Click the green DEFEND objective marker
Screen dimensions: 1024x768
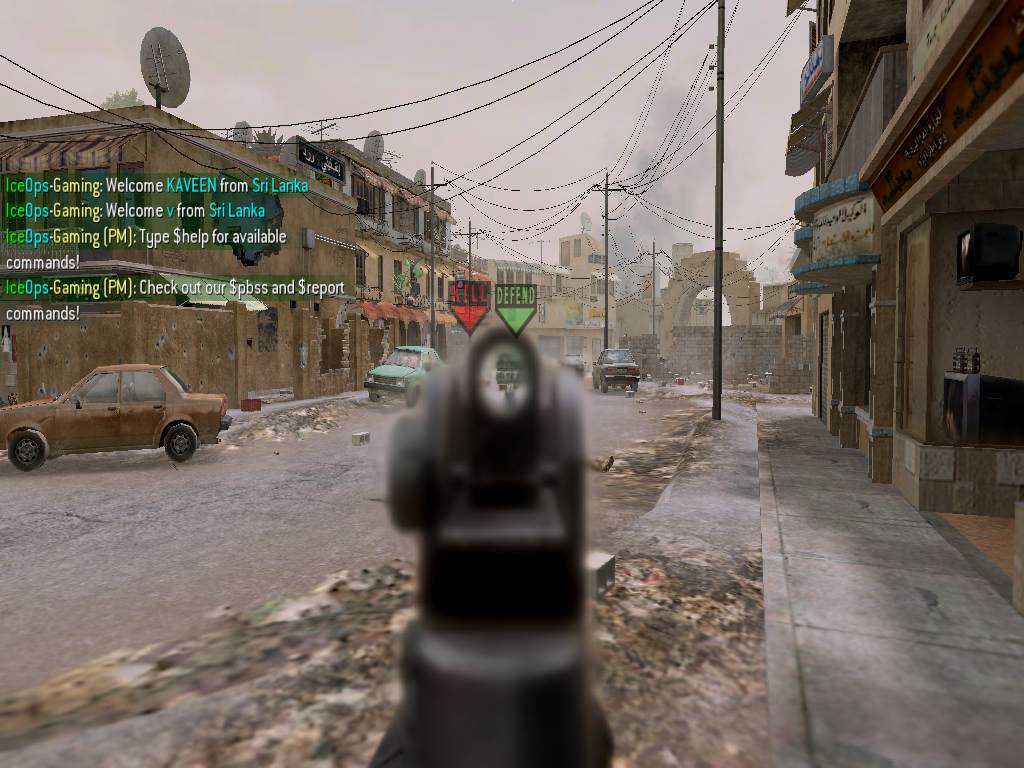click(516, 306)
